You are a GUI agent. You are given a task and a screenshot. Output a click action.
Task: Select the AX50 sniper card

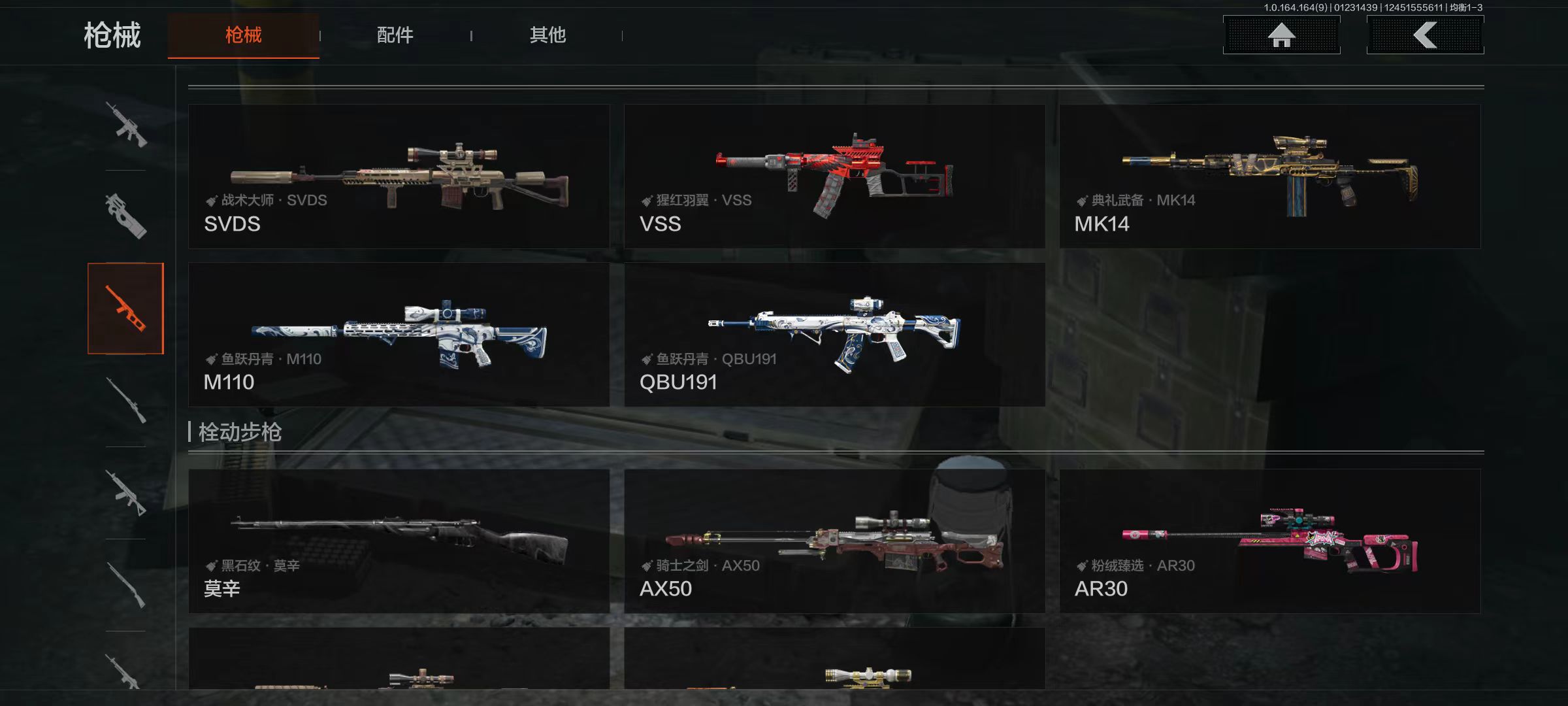click(834, 541)
